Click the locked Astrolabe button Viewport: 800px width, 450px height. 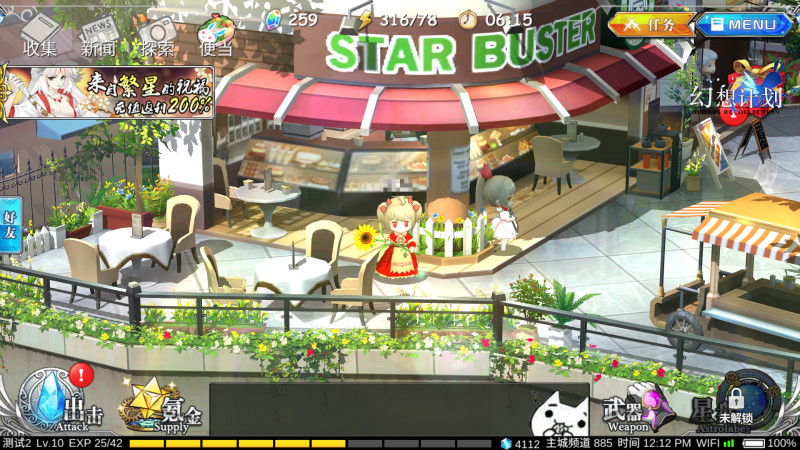pos(733,405)
